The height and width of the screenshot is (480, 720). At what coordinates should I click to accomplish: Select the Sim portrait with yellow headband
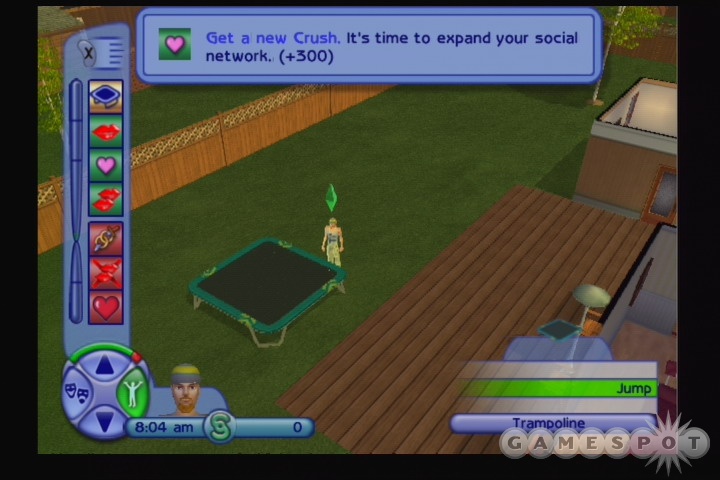[x=187, y=390]
